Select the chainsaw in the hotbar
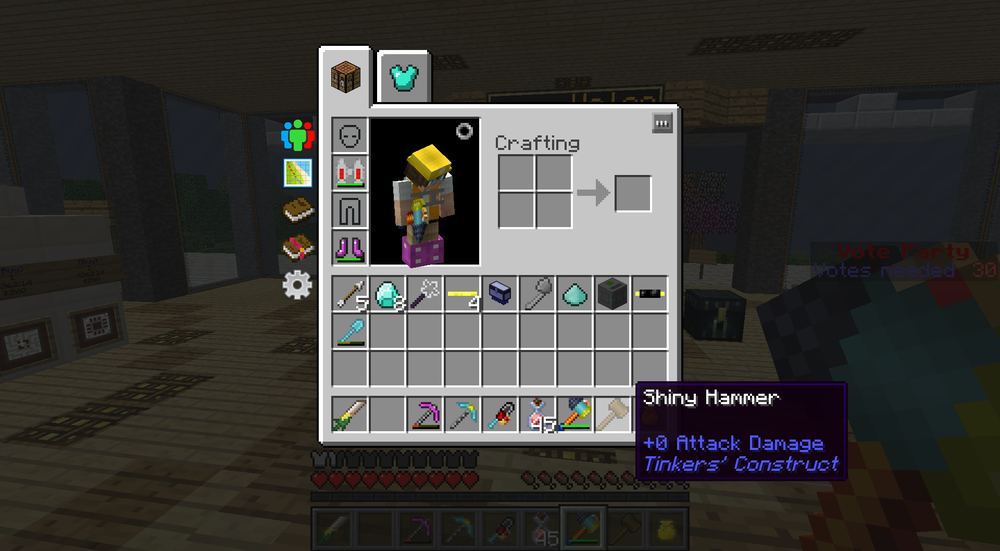Screen dimensions: 1000x551 click(x=500, y=414)
